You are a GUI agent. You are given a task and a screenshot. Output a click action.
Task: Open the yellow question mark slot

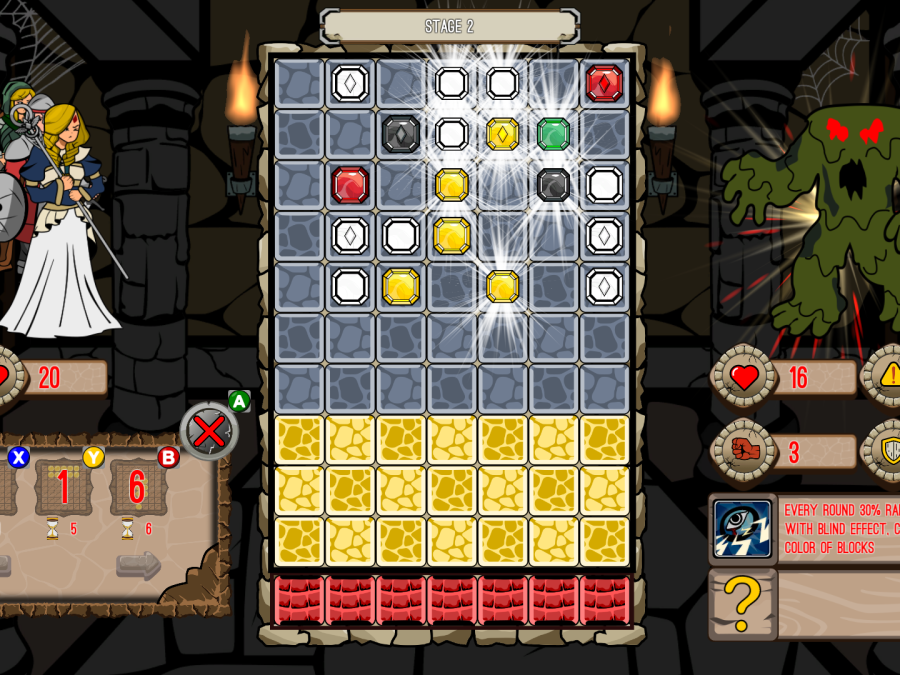click(x=742, y=603)
